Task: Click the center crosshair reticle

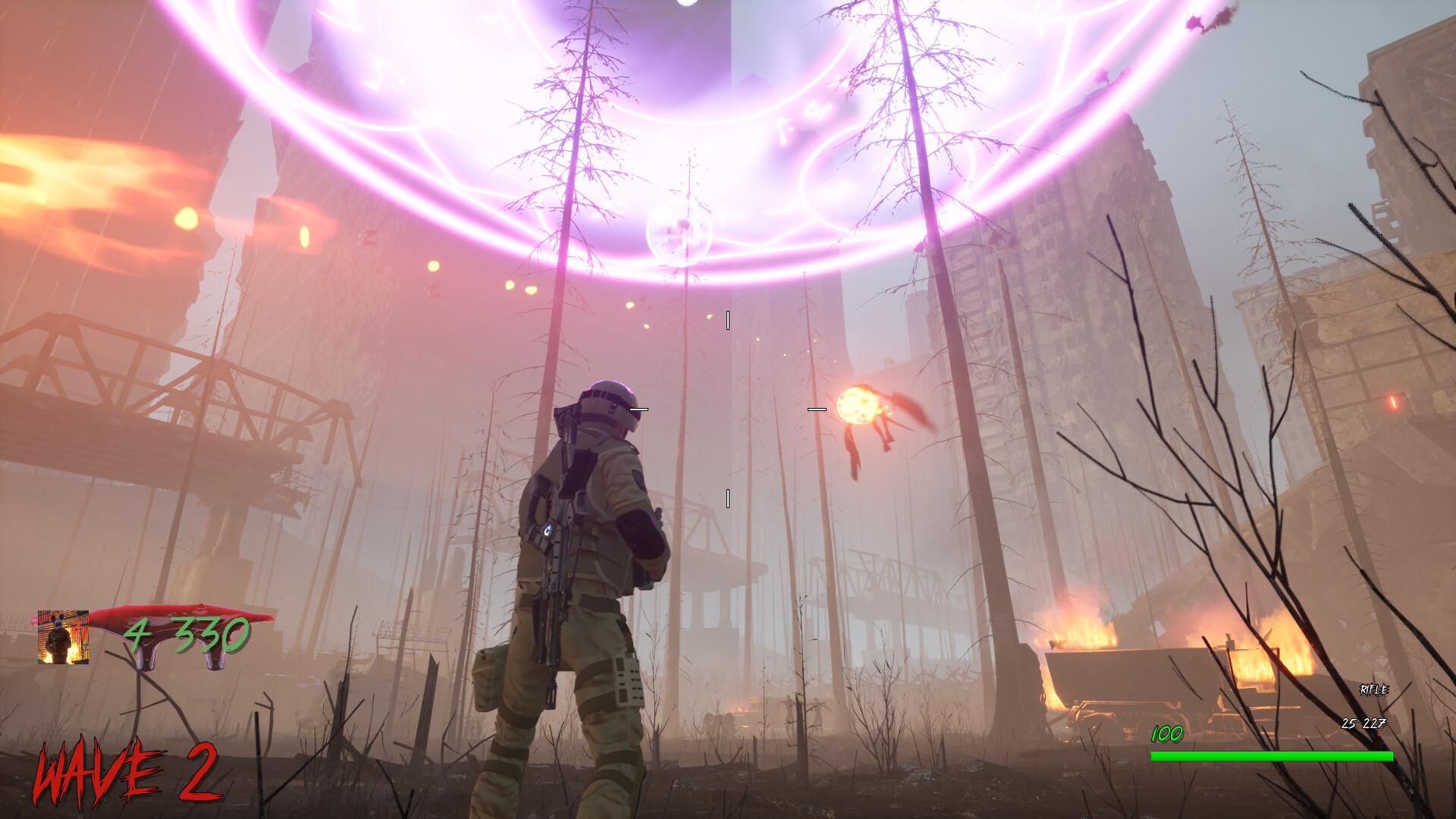Action: [730, 409]
